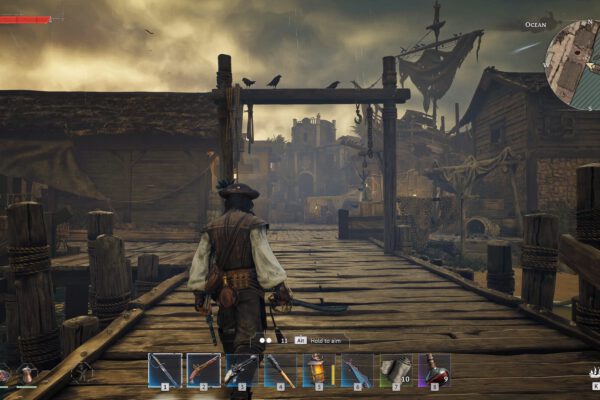Pick the blue blade in slot 6
Screen dimensions: 600x400
pos(357,369)
